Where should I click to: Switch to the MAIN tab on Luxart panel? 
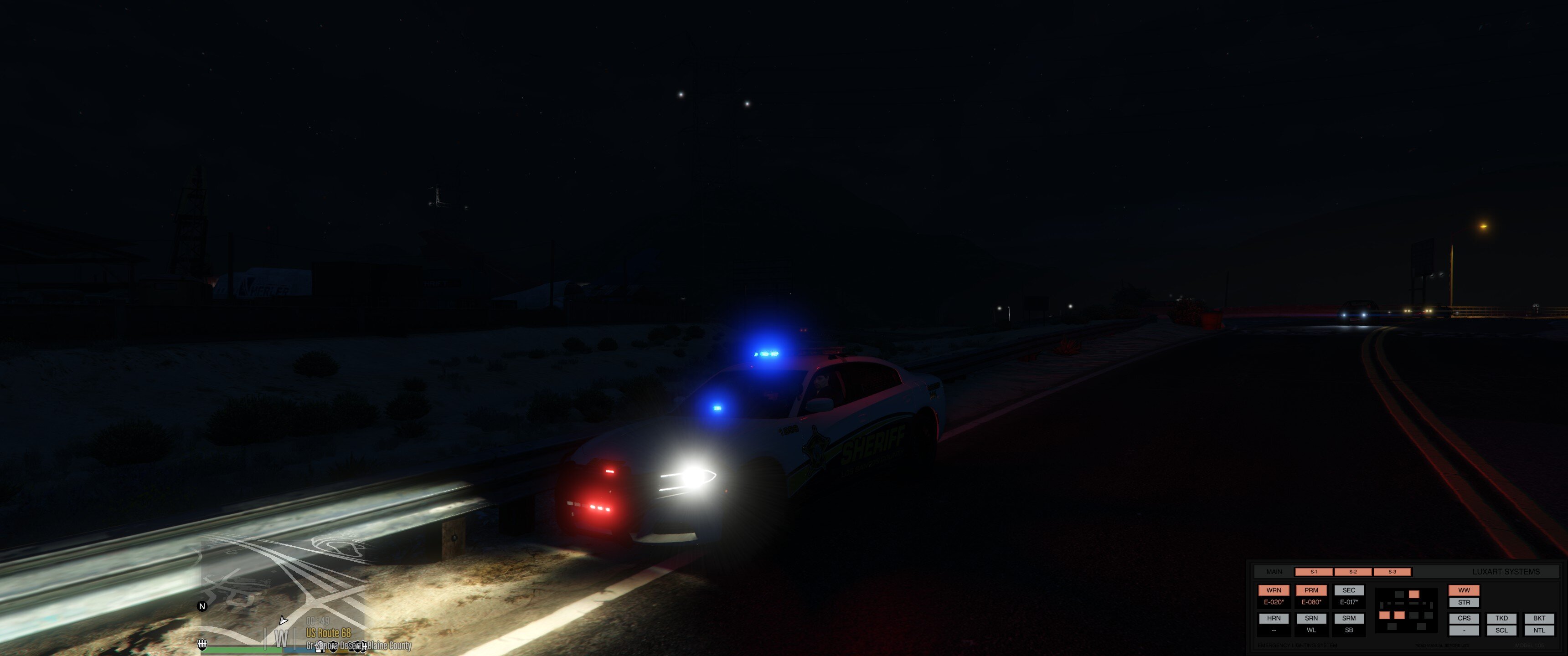tap(1274, 571)
